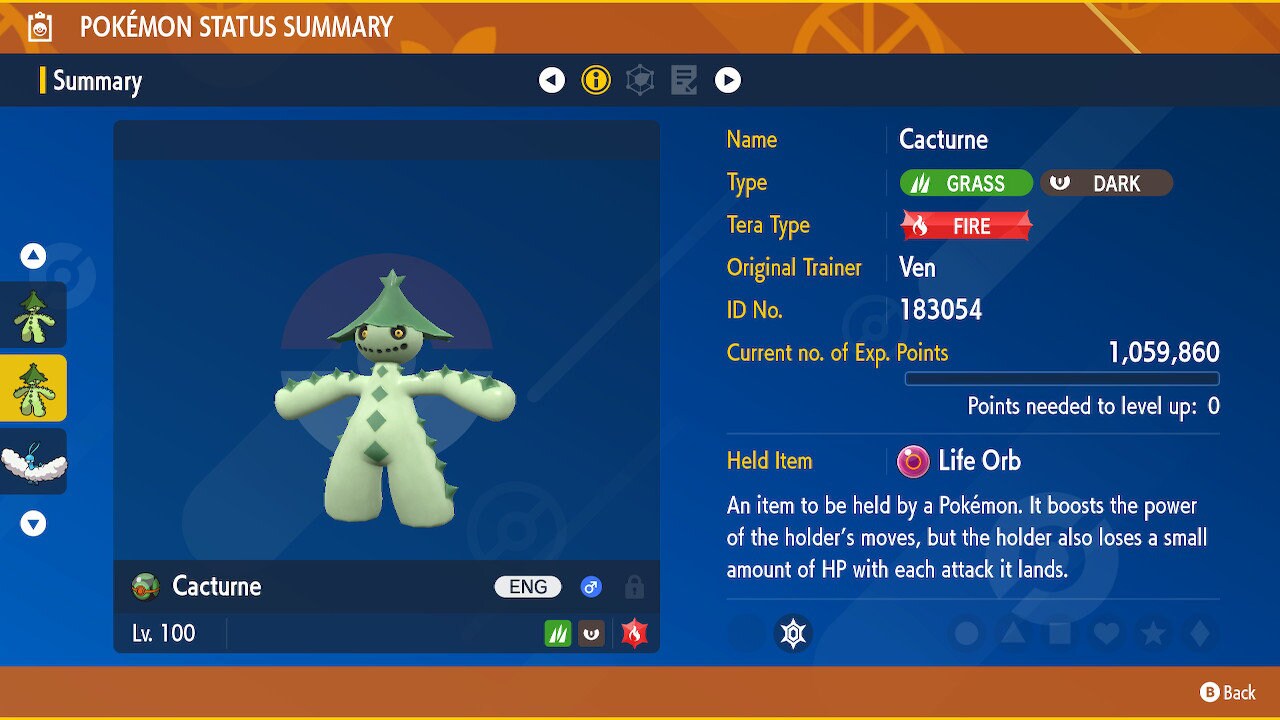Click the Grass type badge
This screenshot has height=720, width=1280.
point(964,183)
